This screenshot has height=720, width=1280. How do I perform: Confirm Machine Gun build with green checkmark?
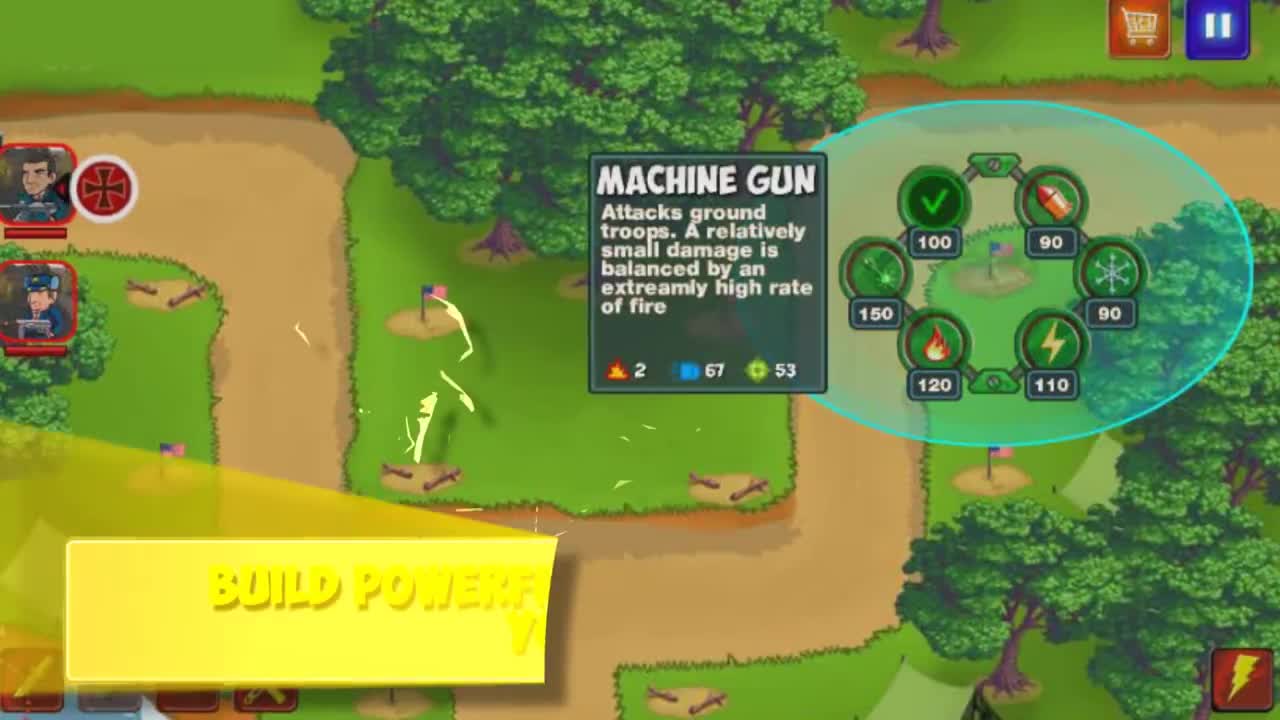933,202
